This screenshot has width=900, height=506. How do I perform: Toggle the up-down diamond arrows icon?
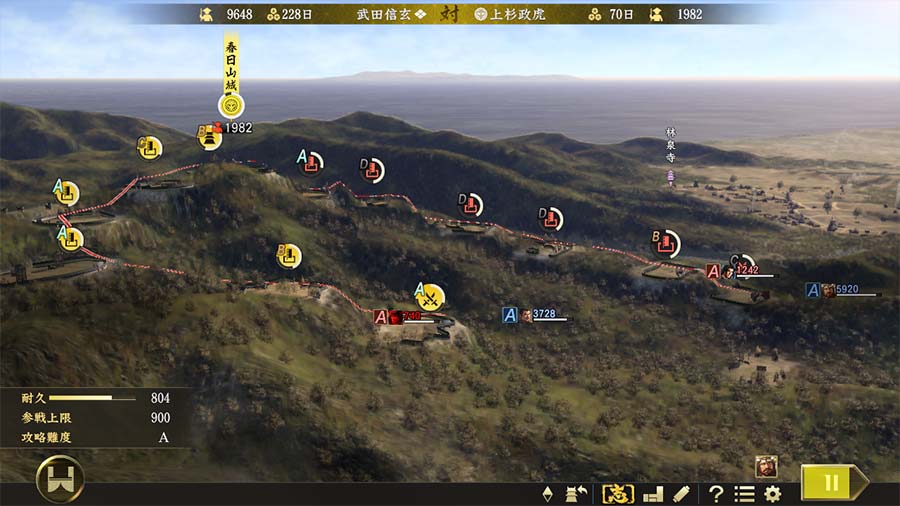[547, 493]
